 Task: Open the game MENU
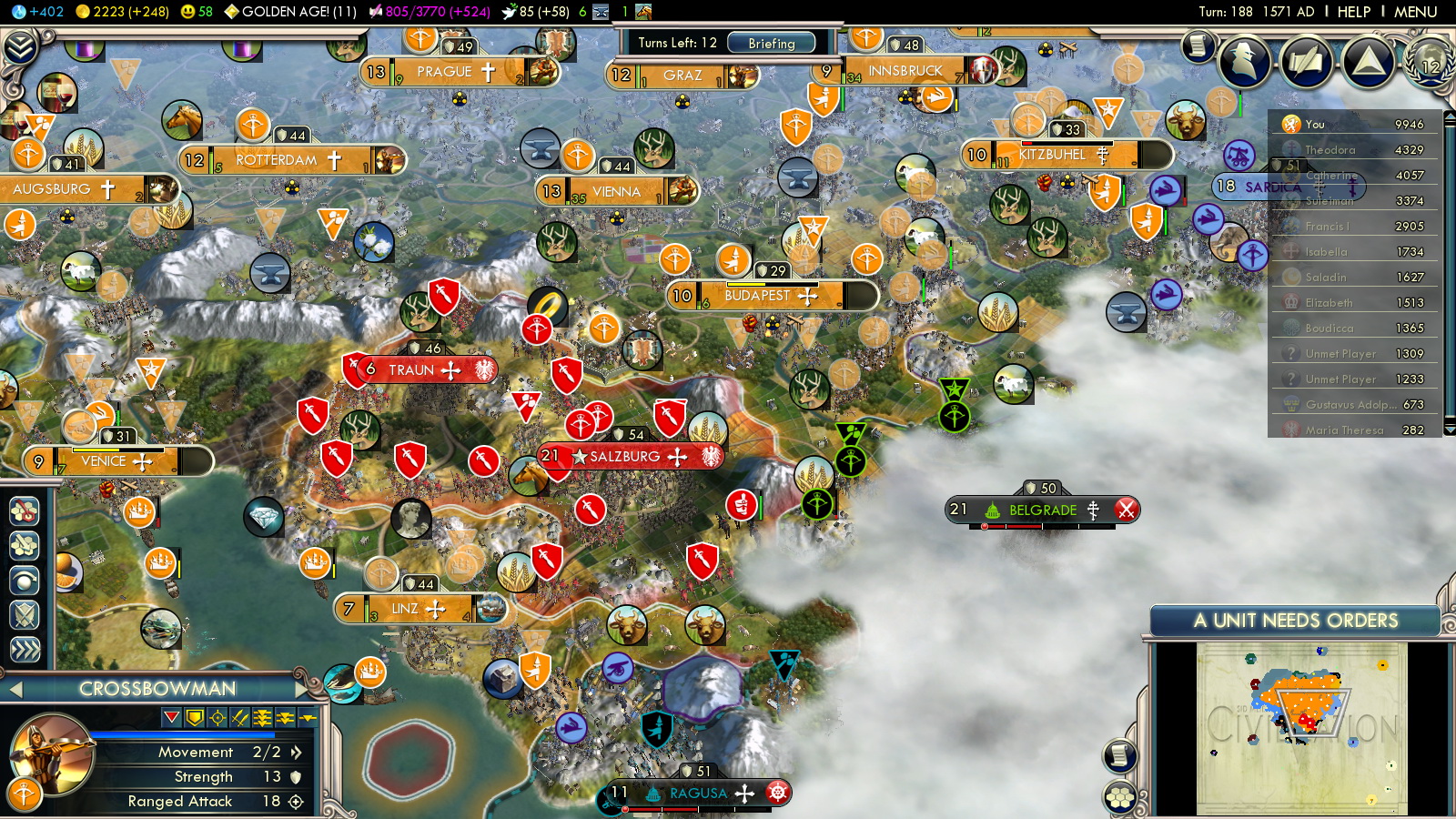pyautogui.click(x=1415, y=12)
